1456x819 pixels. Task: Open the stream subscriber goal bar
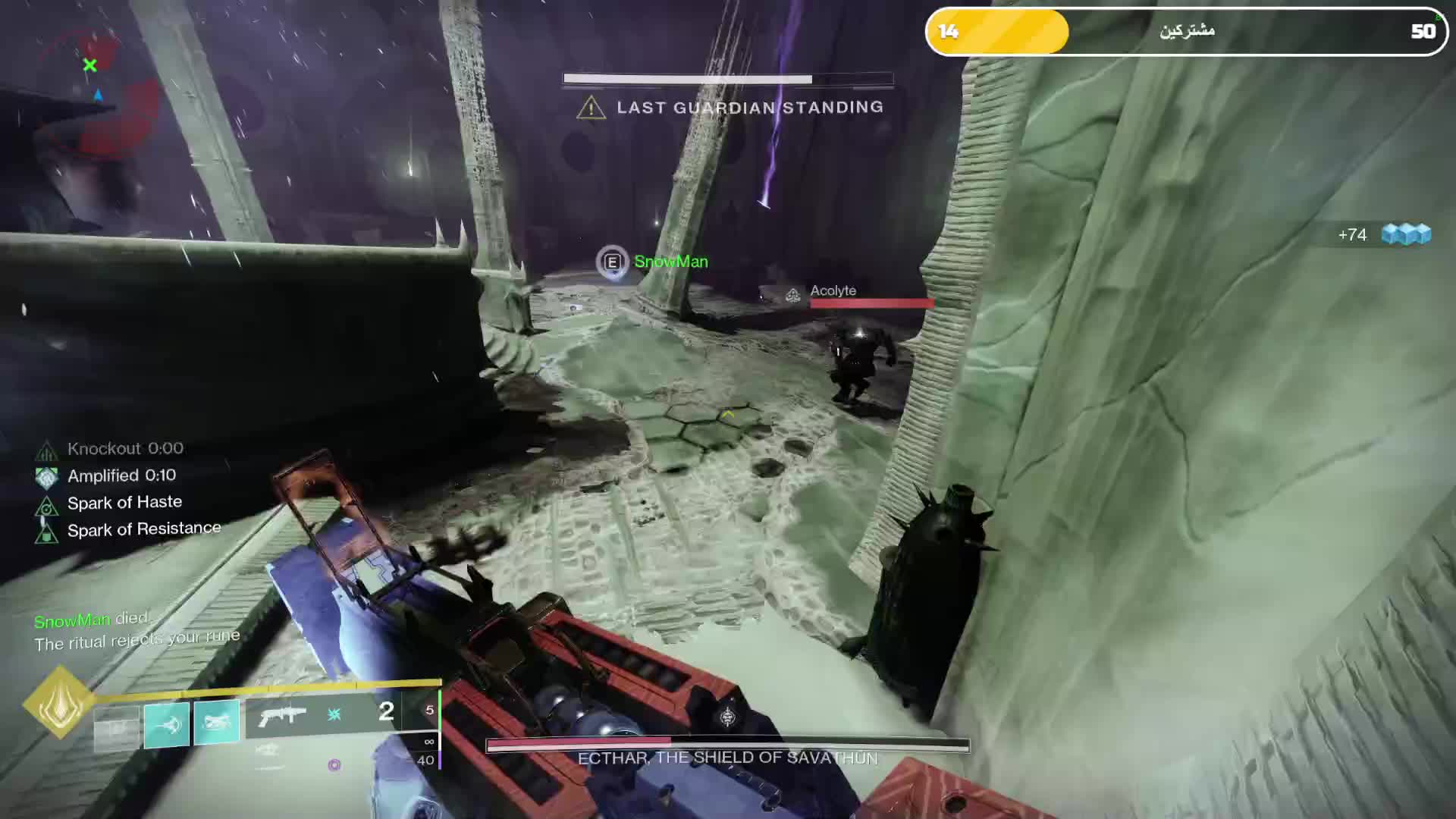click(1187, 31)
